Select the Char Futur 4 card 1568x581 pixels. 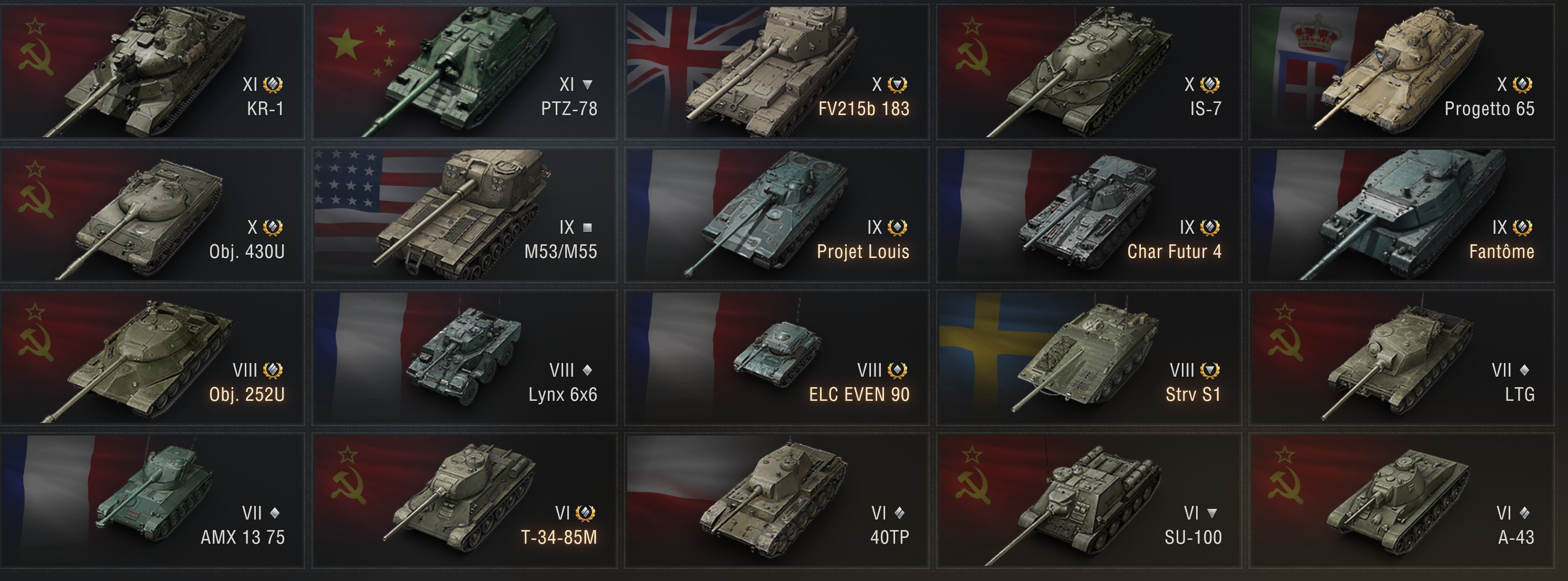tap(1089, 214)
